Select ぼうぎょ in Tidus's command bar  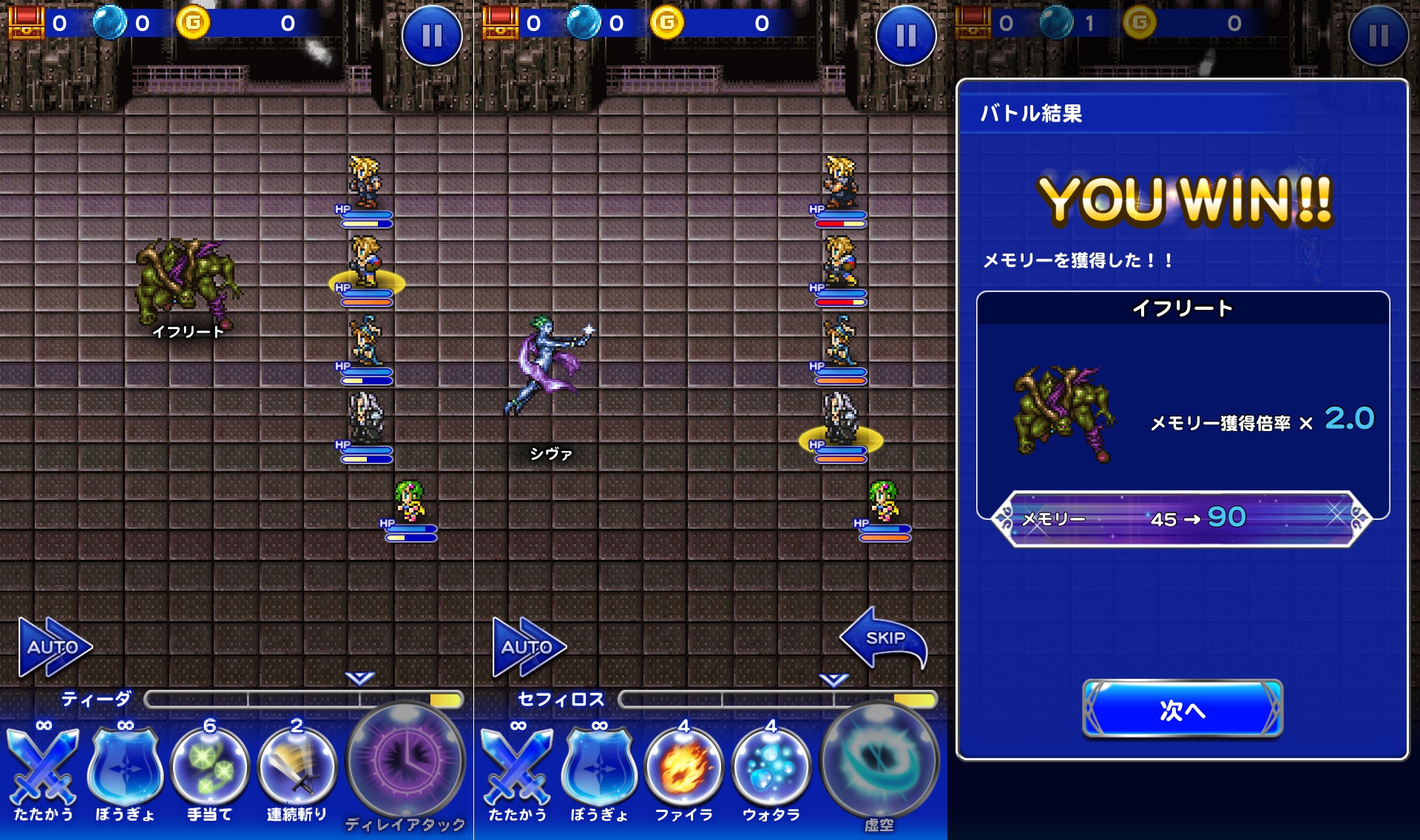pyautogui.click(x=125, y=769)
